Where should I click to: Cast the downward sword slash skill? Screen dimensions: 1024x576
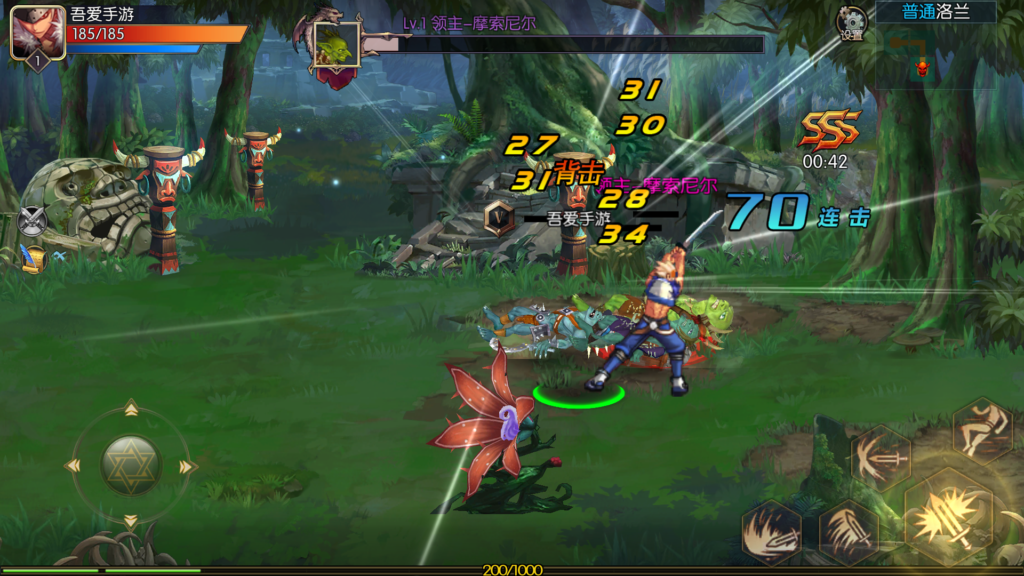(x=848, y=529)
